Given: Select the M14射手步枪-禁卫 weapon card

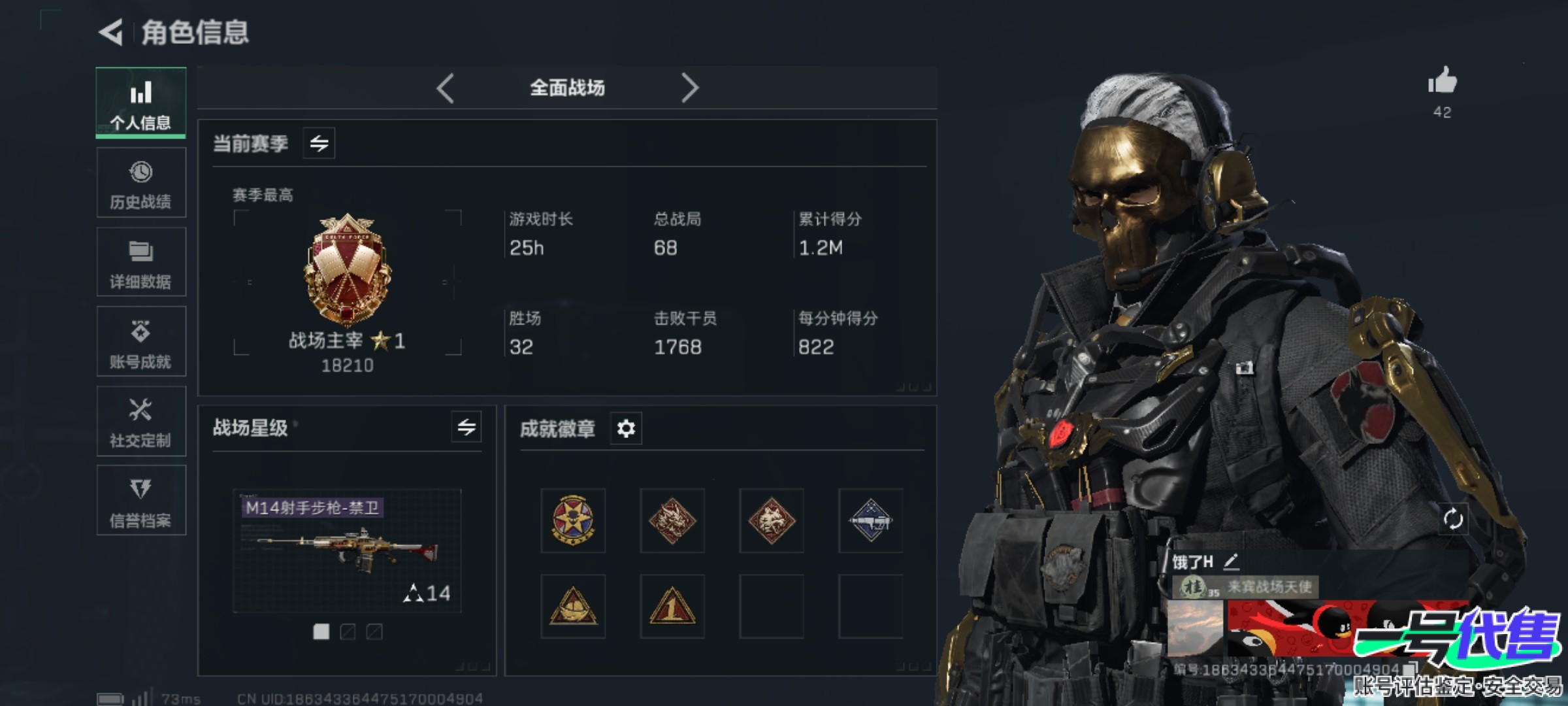Looking at the screenshot, I should 347,550.
